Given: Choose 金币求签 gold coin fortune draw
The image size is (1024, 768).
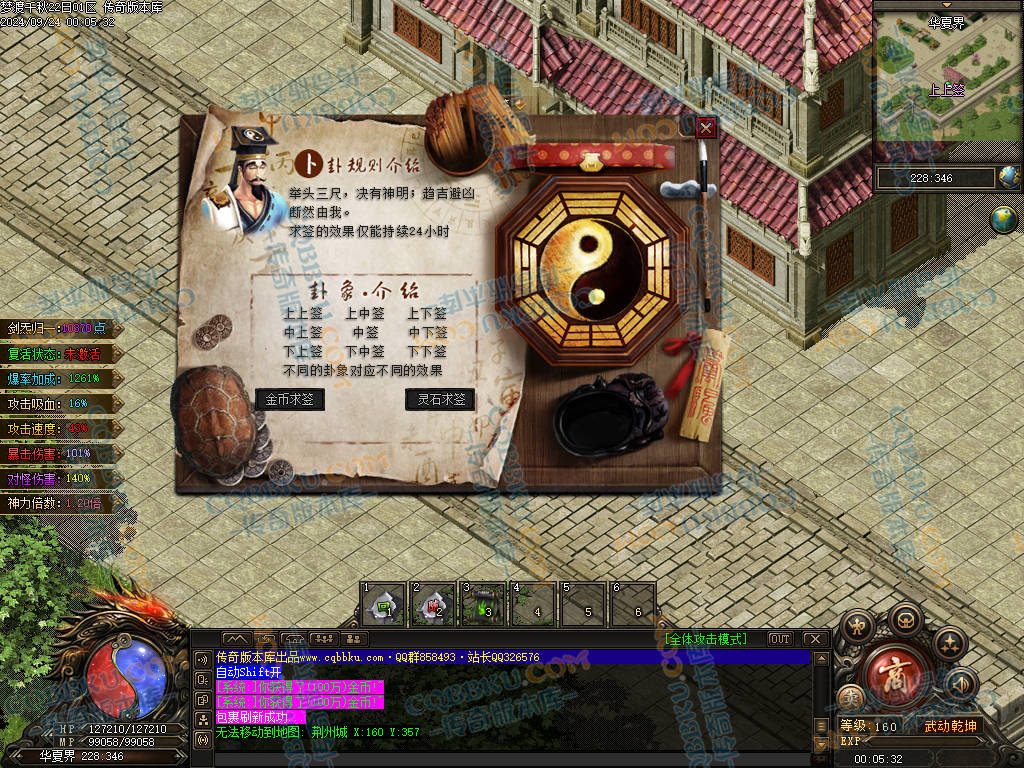Looking at the screenshot, I should click(290, 399).
